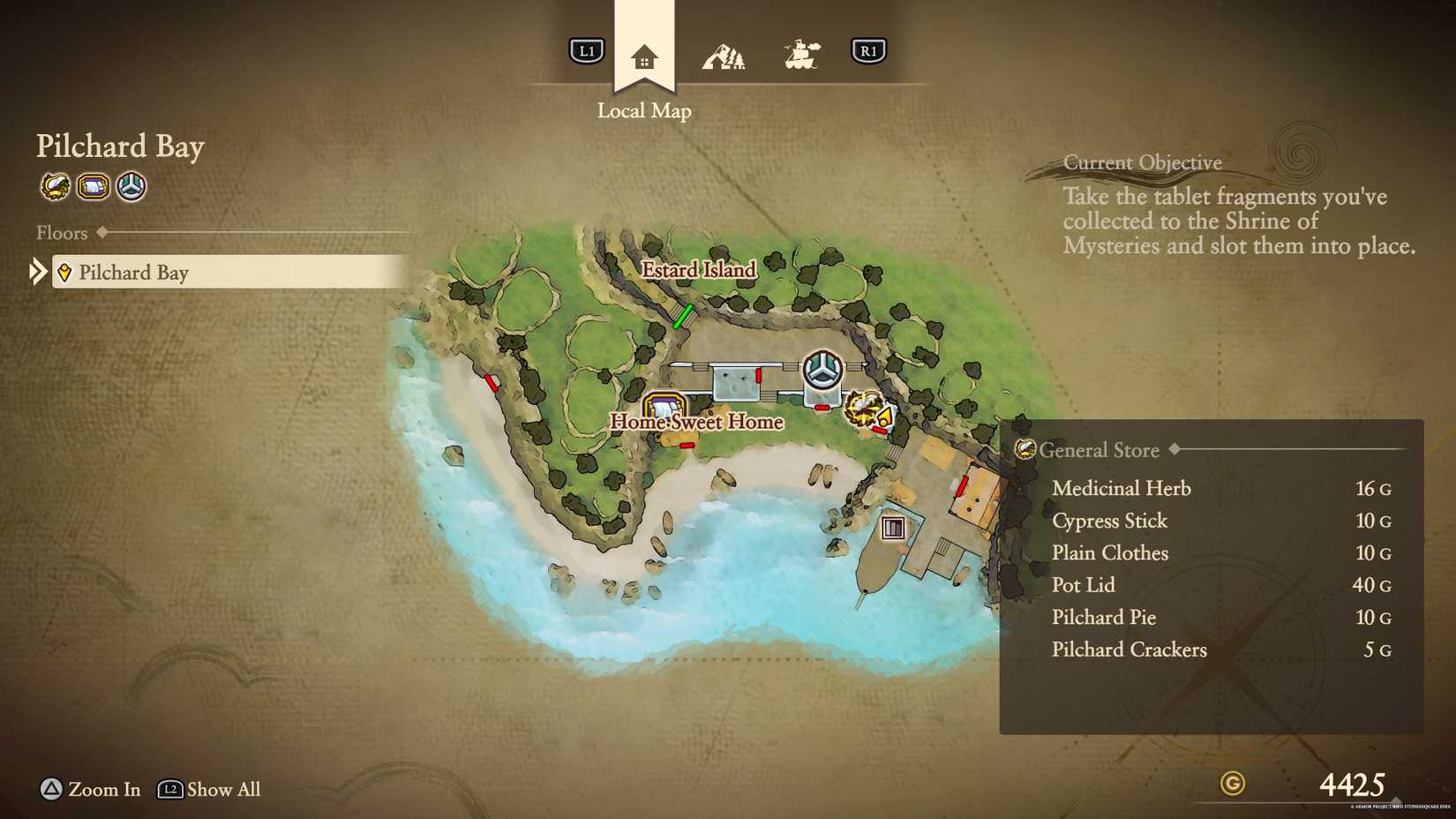The height and width of the screenshot is (819, 1456).
Task: Pick the Pot Lid store entry
Action: [x=1083, y=585]
